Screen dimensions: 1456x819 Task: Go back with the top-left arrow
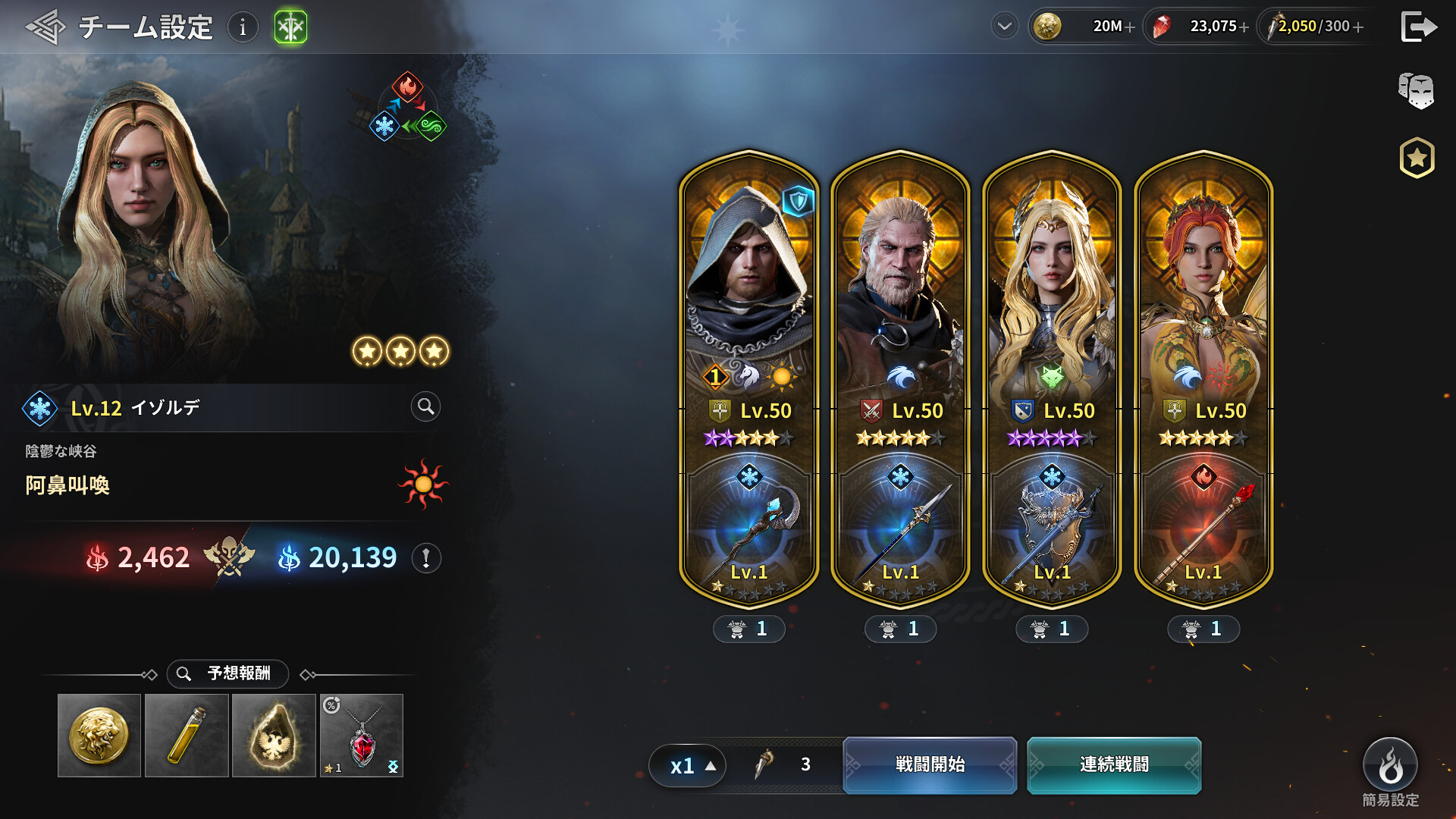(45, 27)
